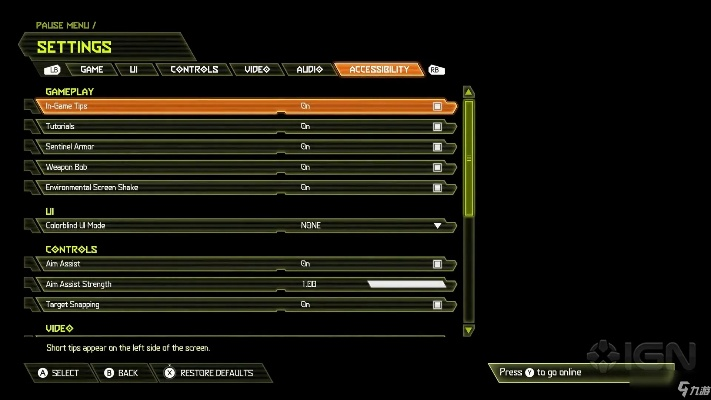Switch to the GAME settings tab
711x400 pixels.
(x=91, y=70)
